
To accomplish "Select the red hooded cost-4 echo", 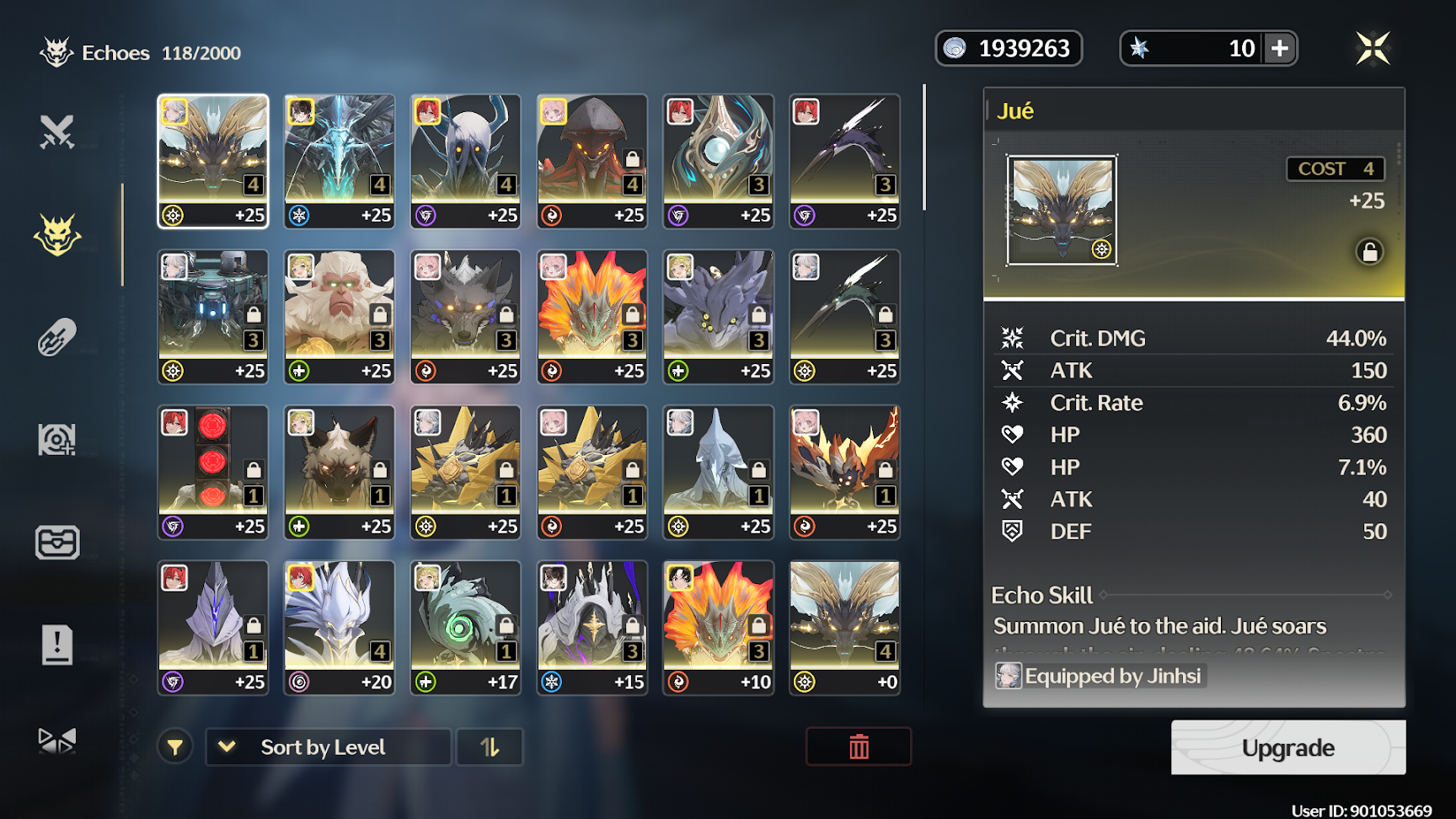I will click(x=592, y=160).
